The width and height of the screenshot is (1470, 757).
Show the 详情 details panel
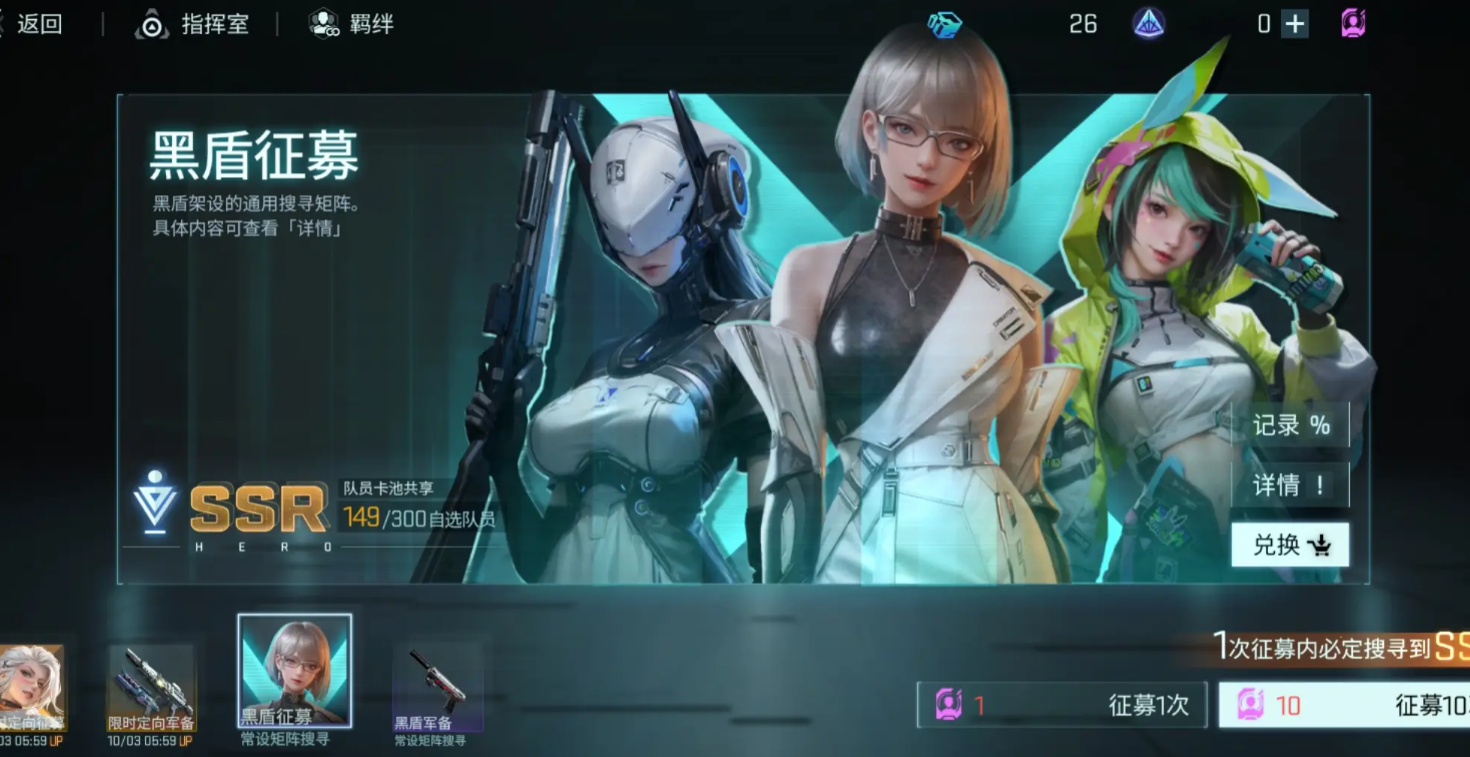coord(1290,486)
